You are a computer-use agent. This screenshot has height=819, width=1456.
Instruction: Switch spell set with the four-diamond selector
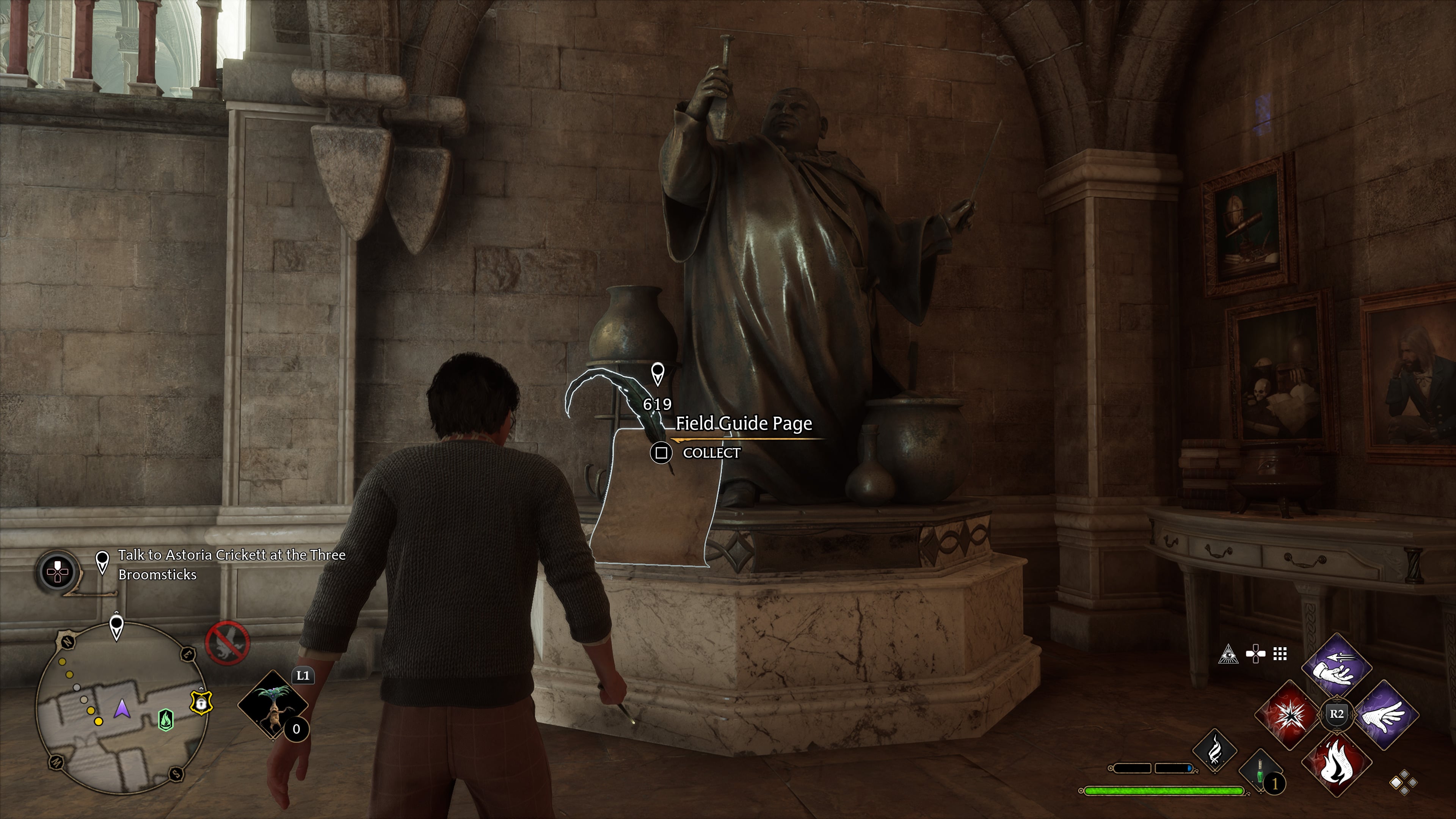coord(1404,783)
